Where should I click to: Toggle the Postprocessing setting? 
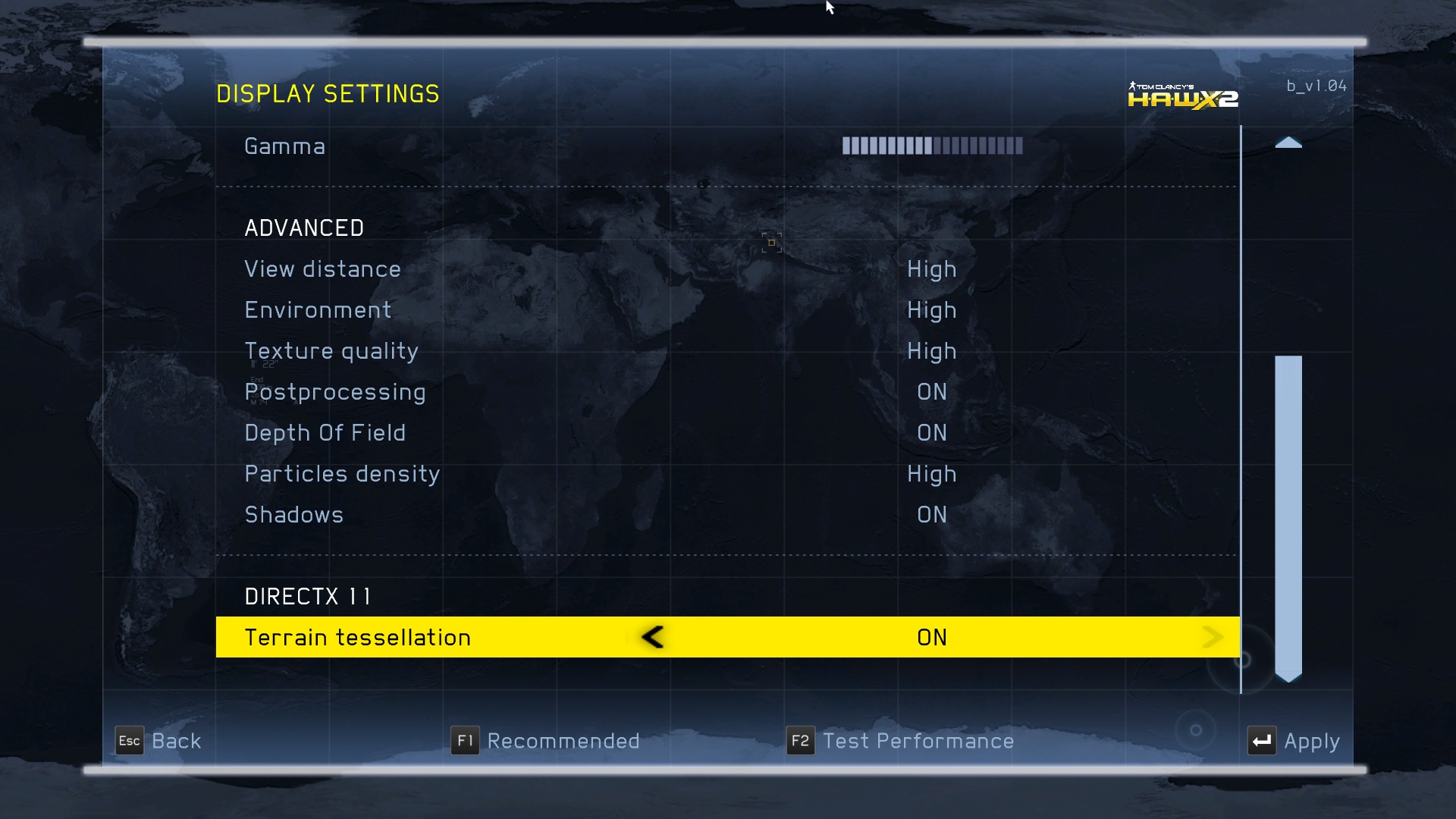pyautogui.click(x=334, y=392)
